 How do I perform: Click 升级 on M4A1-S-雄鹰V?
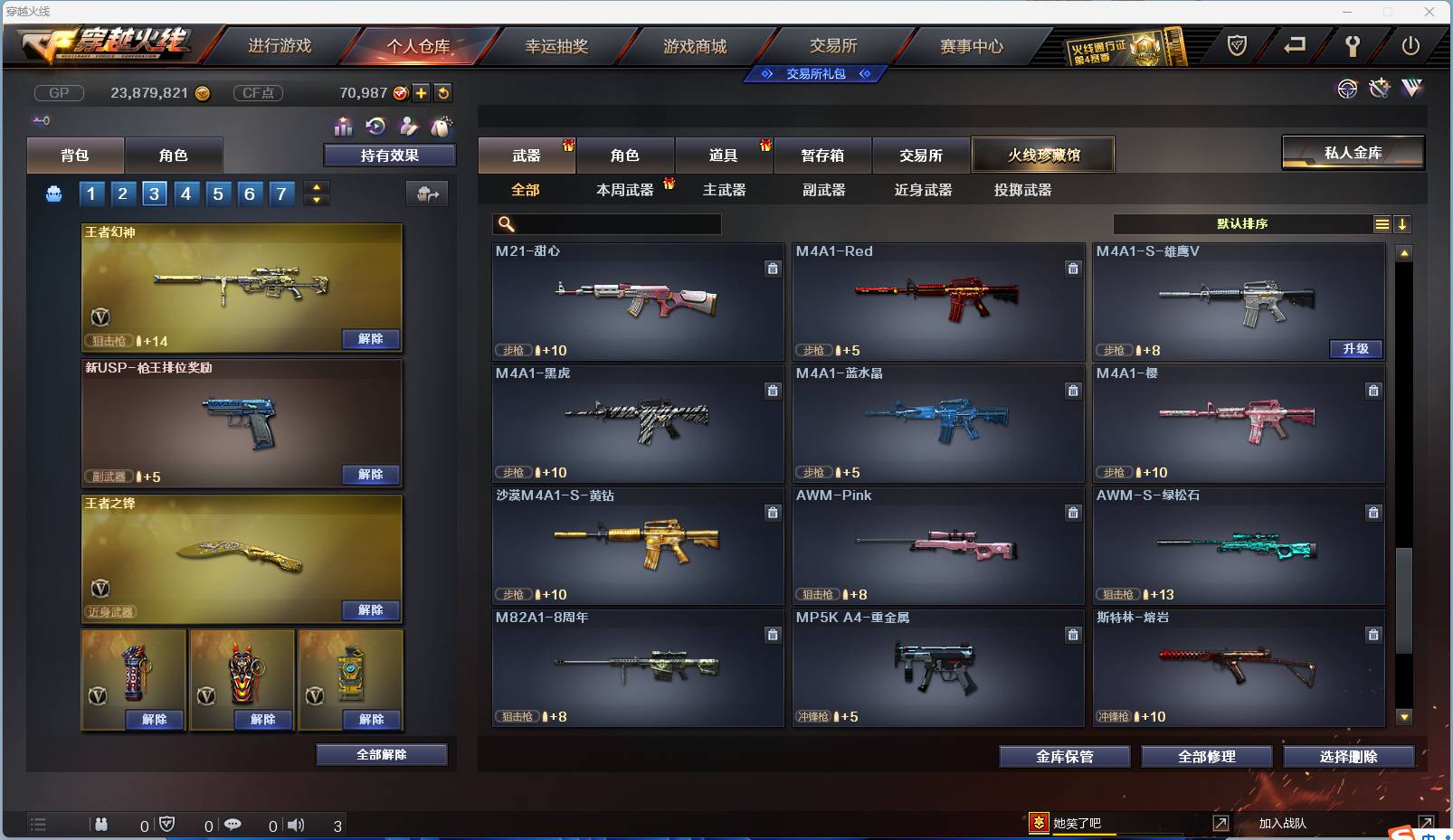(x=1356, y=349)
